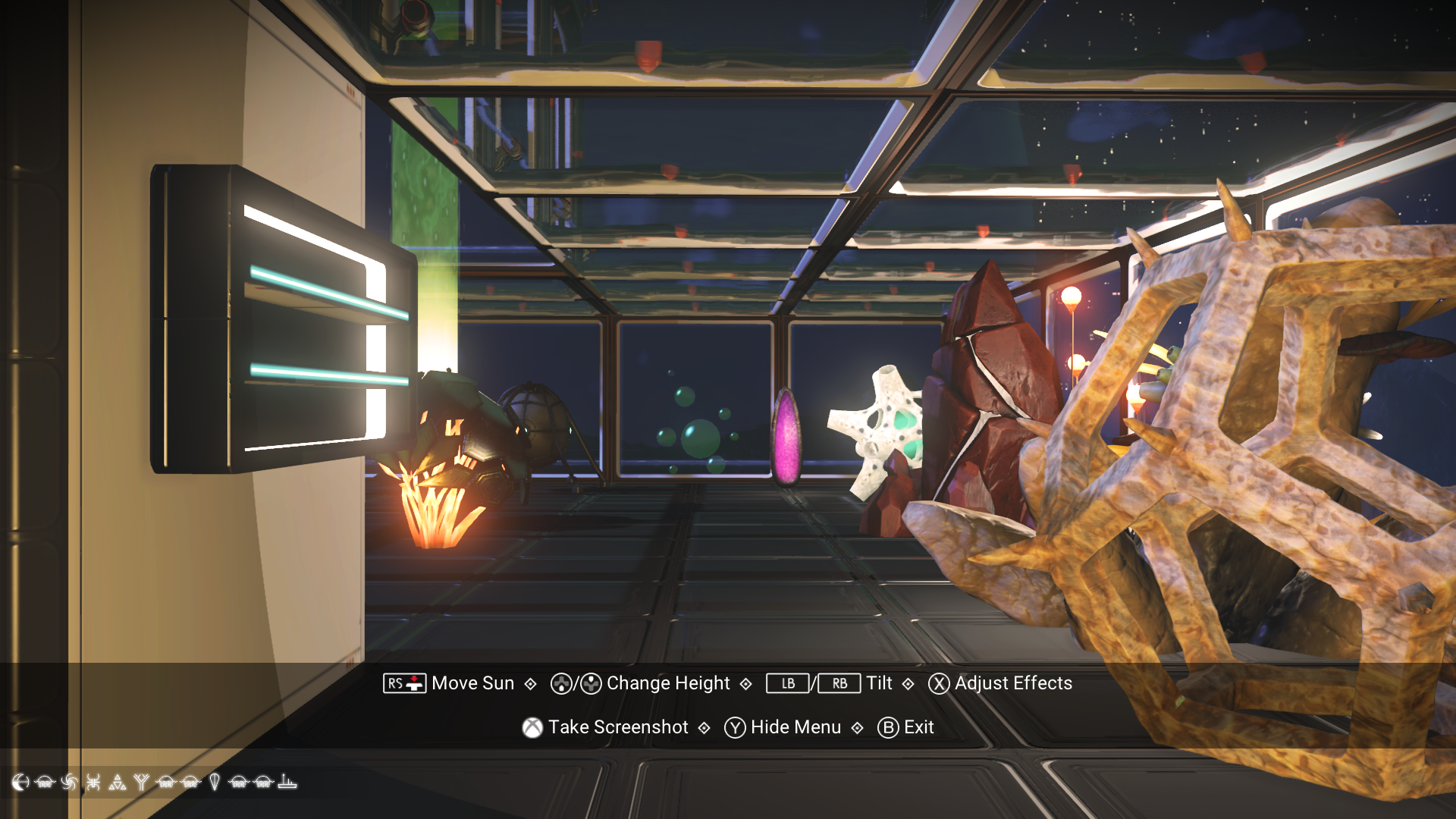Image resolution: width=1456 pixels, height=819 pixels.
Task: Activate Take Screenshot
Action: click(x=619, y=727)
